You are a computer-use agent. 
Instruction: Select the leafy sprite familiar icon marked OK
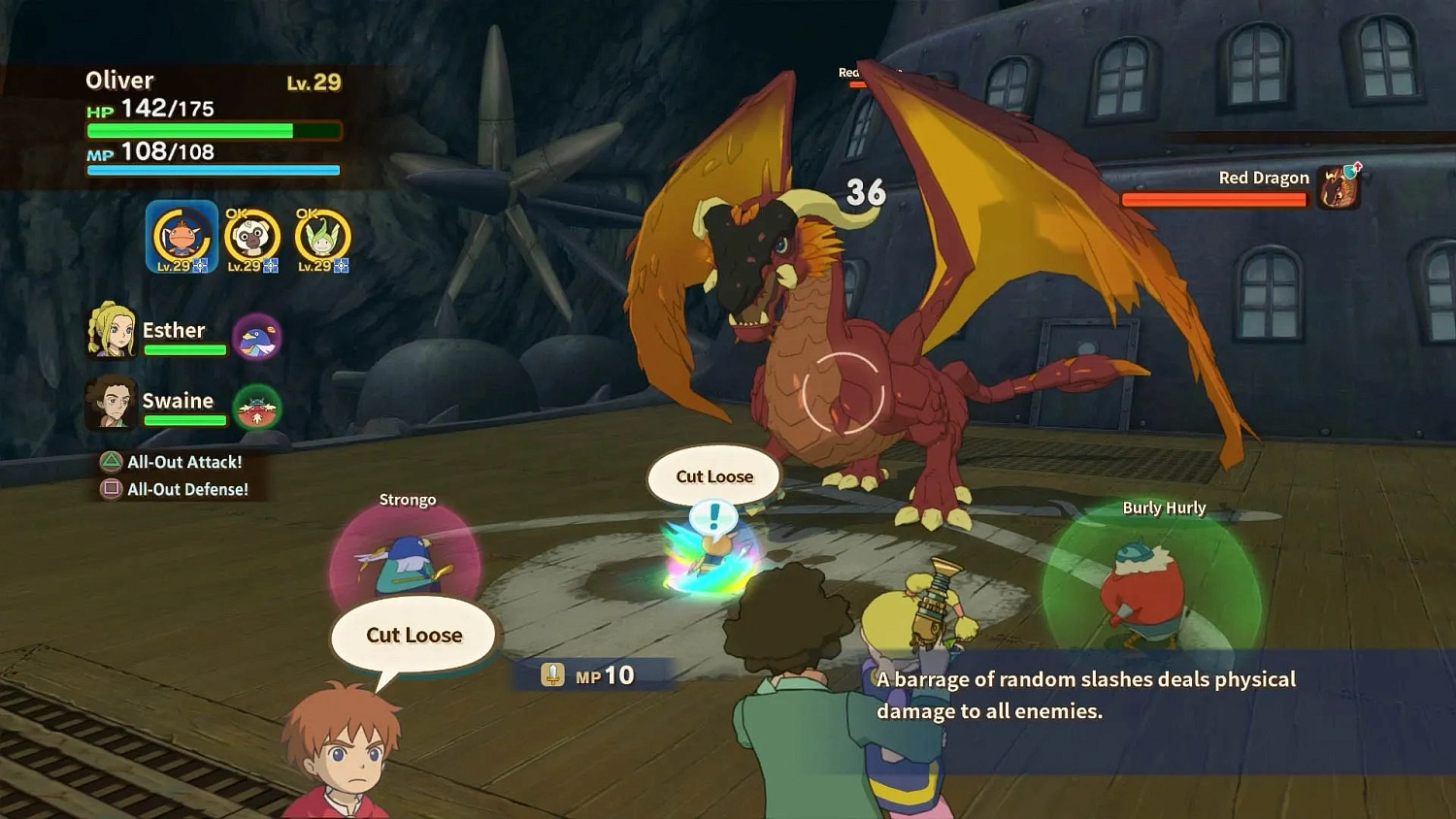pyautogui.click(x=319, y=236)
